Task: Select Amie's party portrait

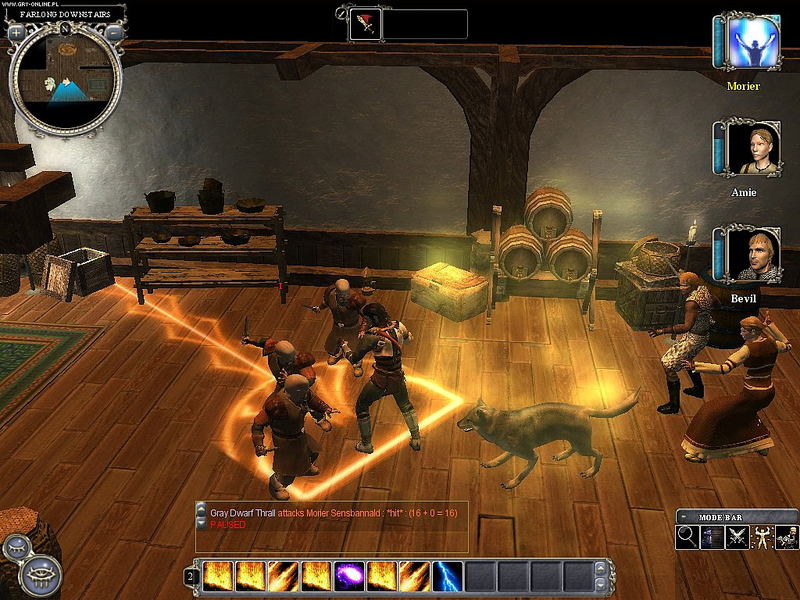Action: [751, 150]
